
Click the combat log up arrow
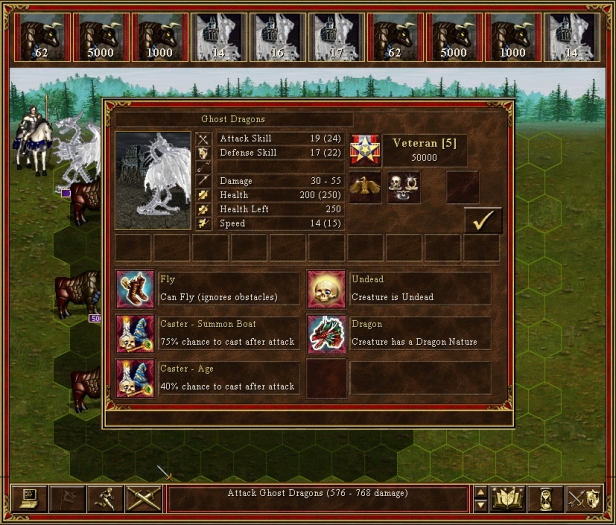click(480, 492)
